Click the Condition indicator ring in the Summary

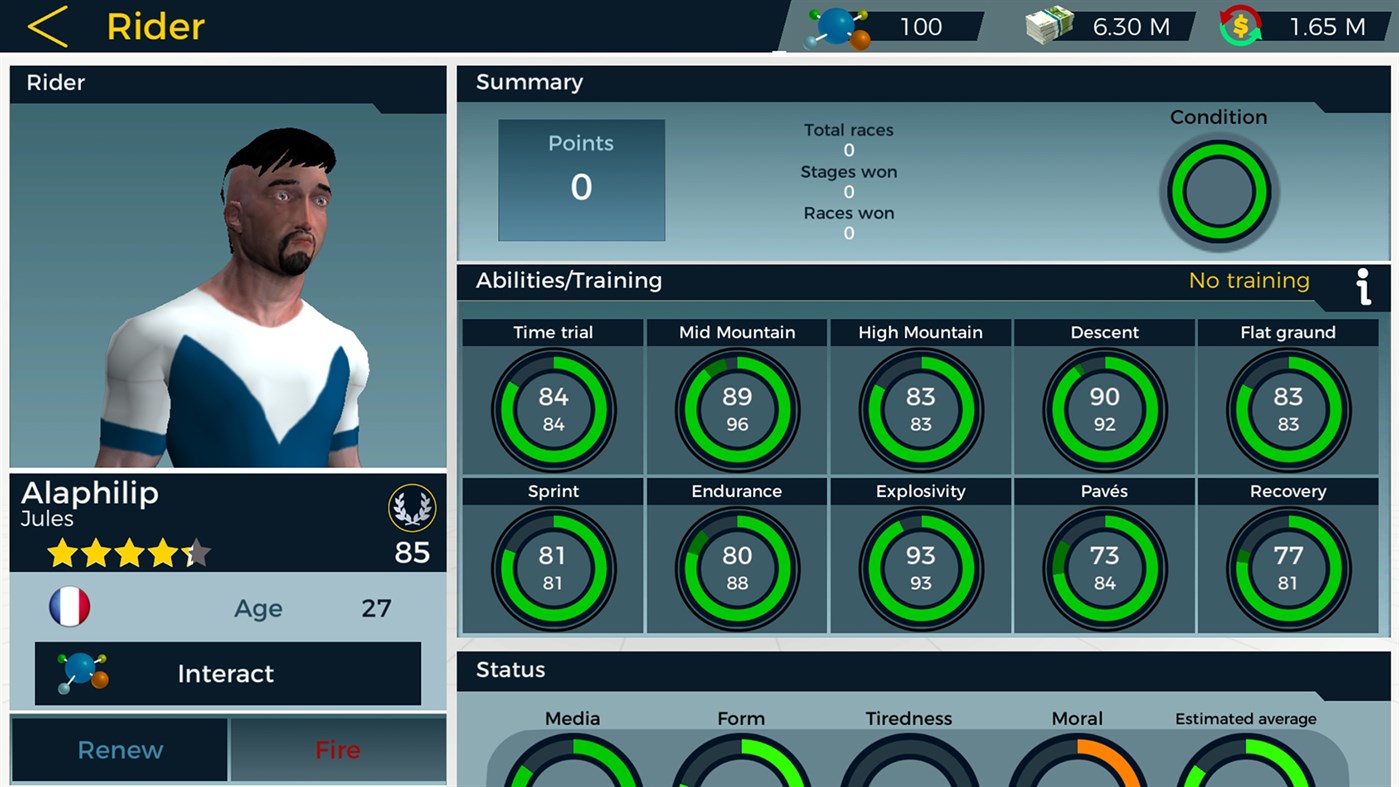click(x=1219, y=192)
